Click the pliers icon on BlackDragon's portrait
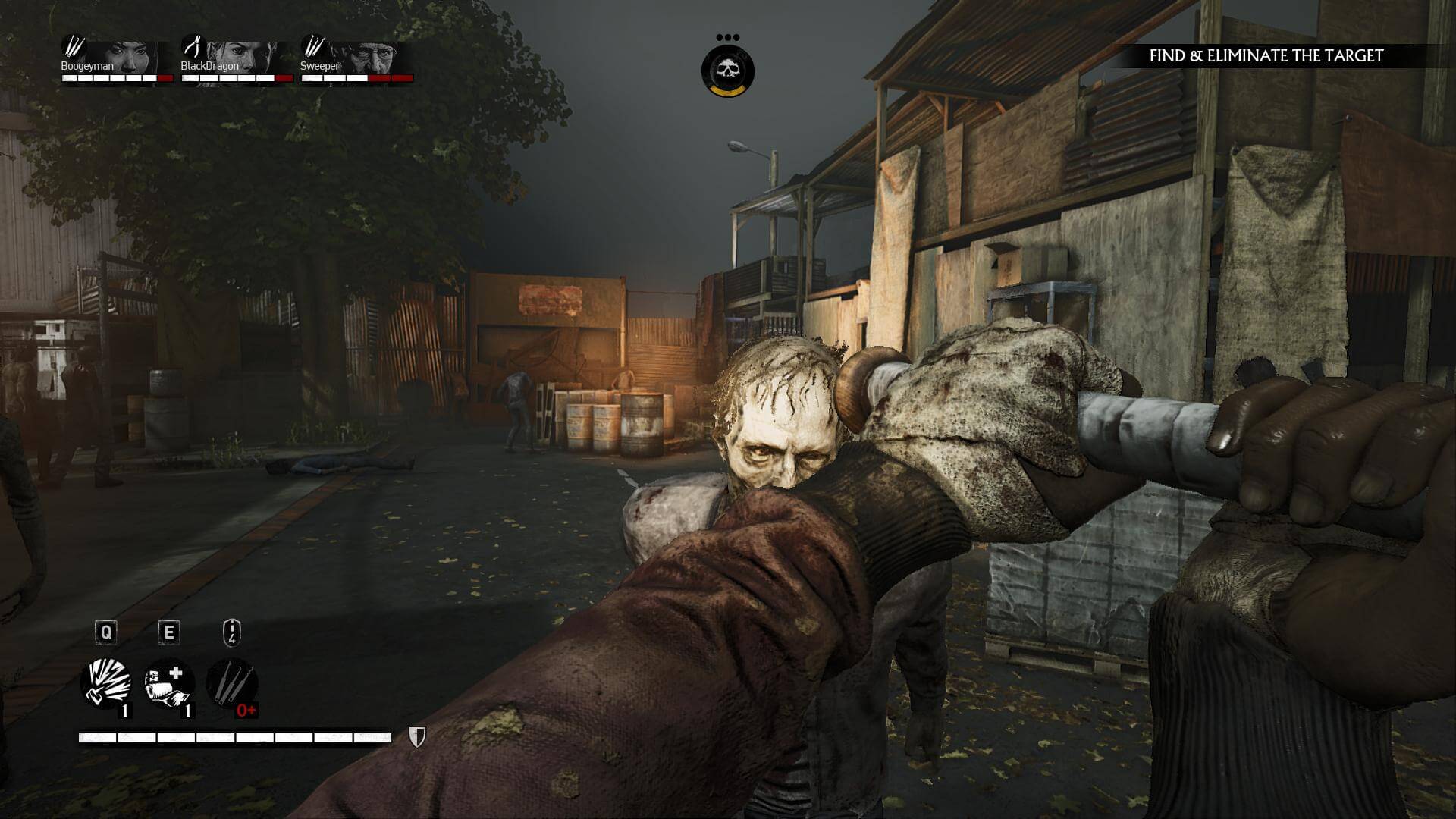Screen dimensions: 1456x819 [194, 48]
